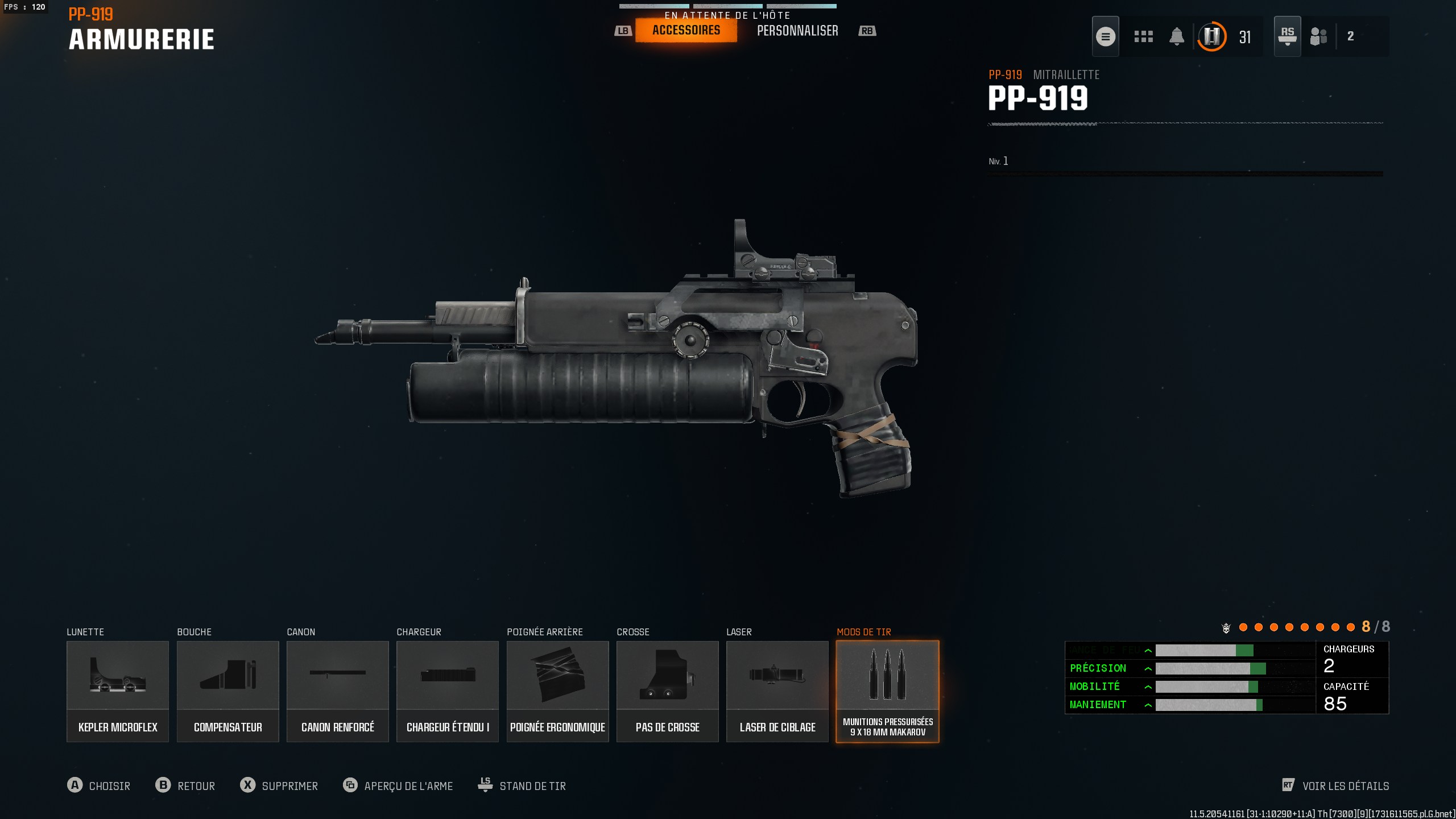This screenshot has width=1456, height=819.
Task: Open notifications via the bell icon
Action: 1177,36
